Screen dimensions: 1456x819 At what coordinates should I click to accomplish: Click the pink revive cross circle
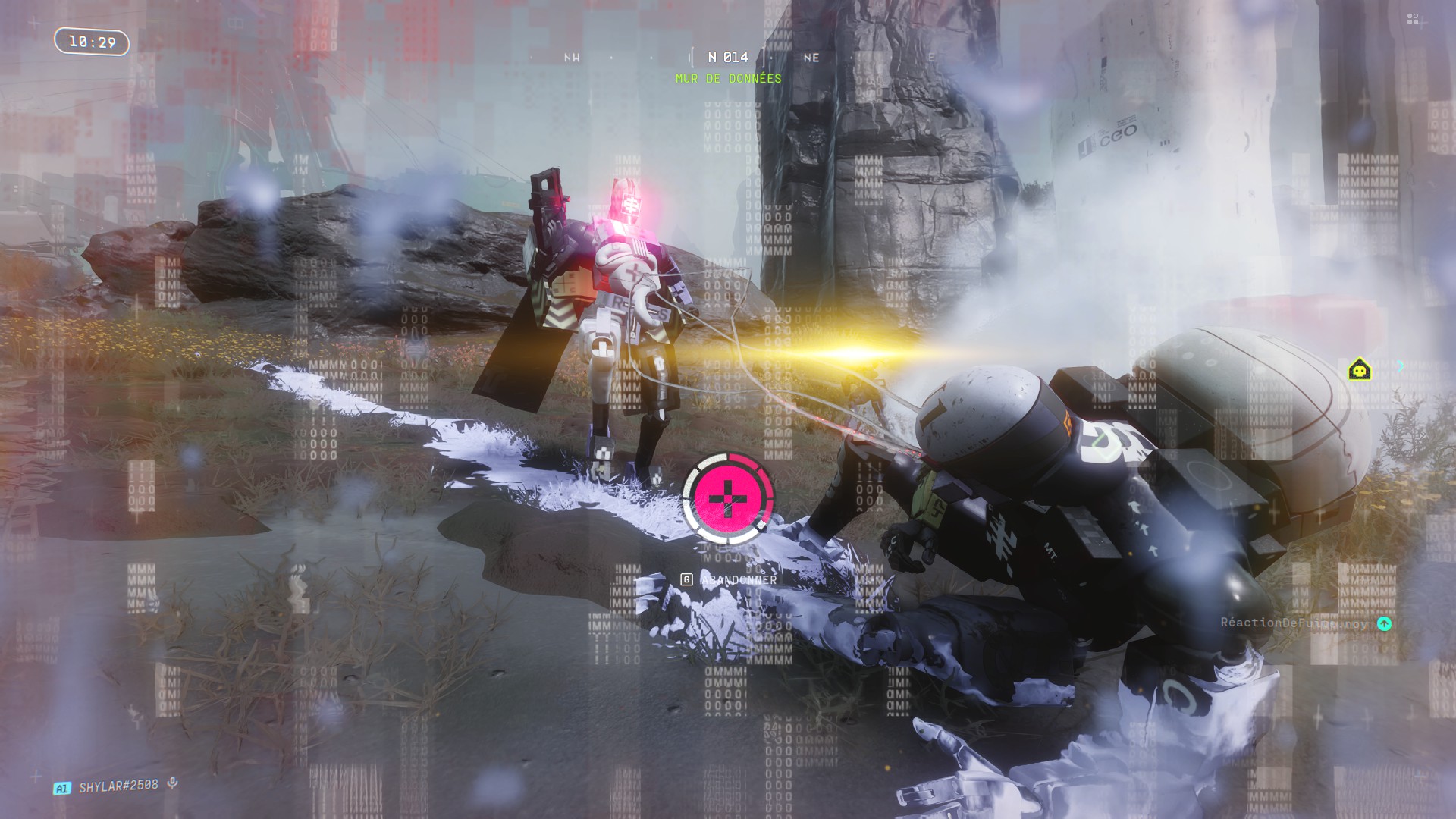728,497
